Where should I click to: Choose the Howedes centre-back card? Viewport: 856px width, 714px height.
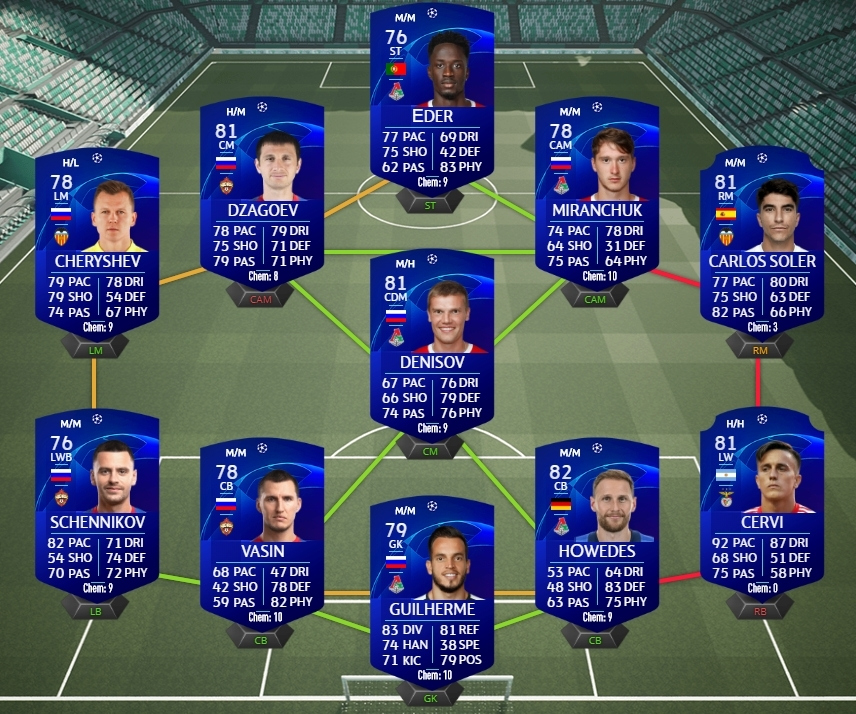click(597, 525)
